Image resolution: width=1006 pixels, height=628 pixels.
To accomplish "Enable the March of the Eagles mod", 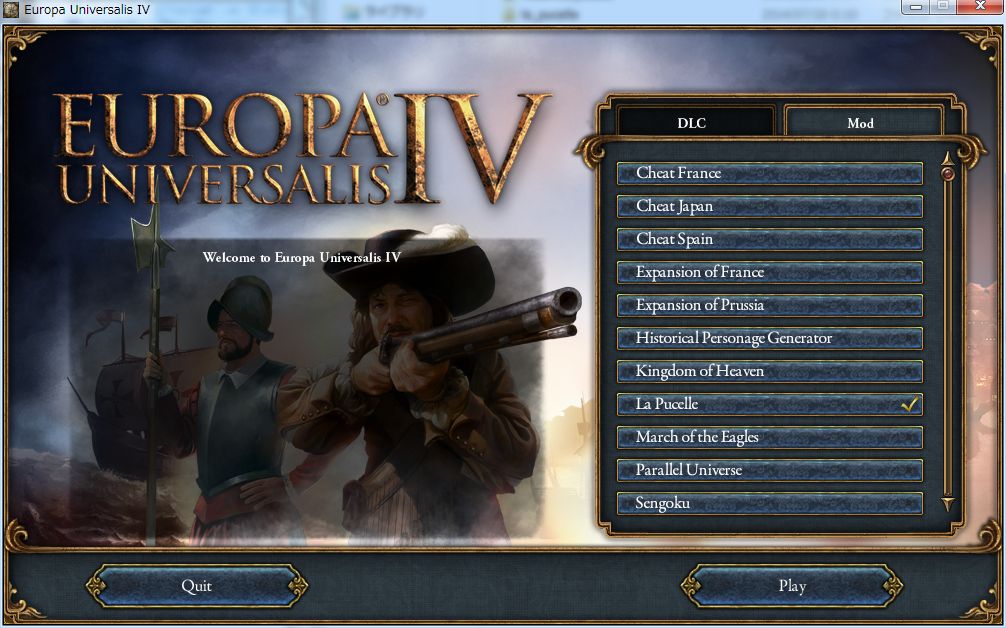I will pyautogui.click(x=769, y=437).
